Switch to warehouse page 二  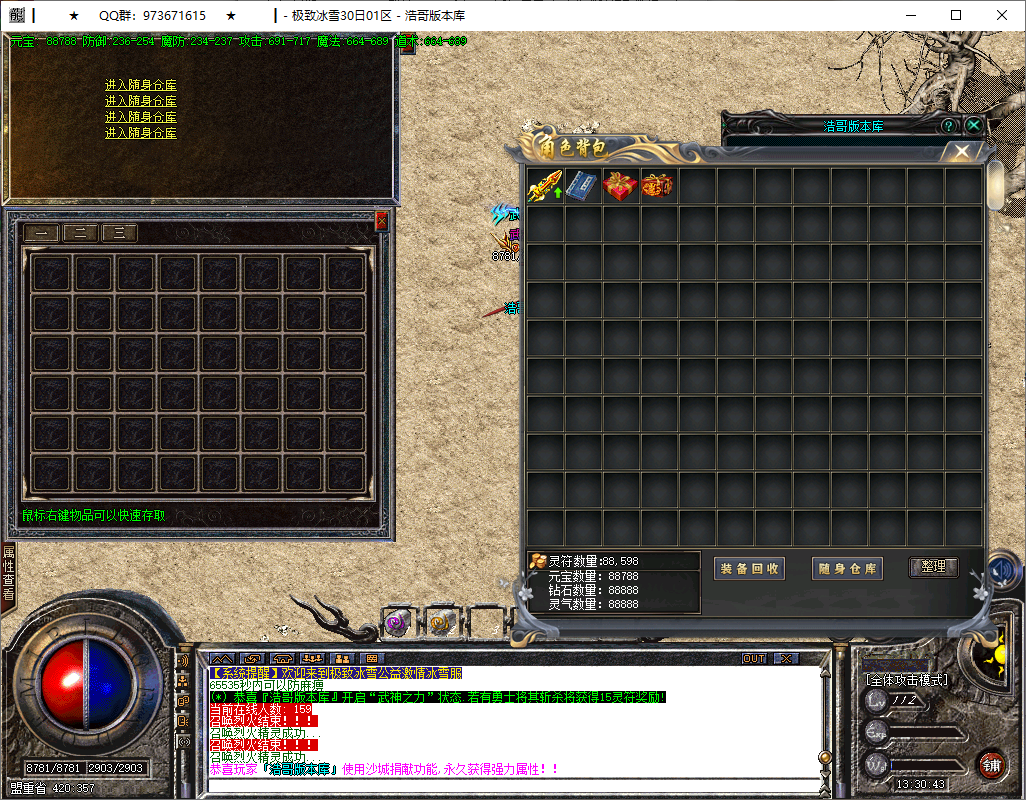pos(80,233)
